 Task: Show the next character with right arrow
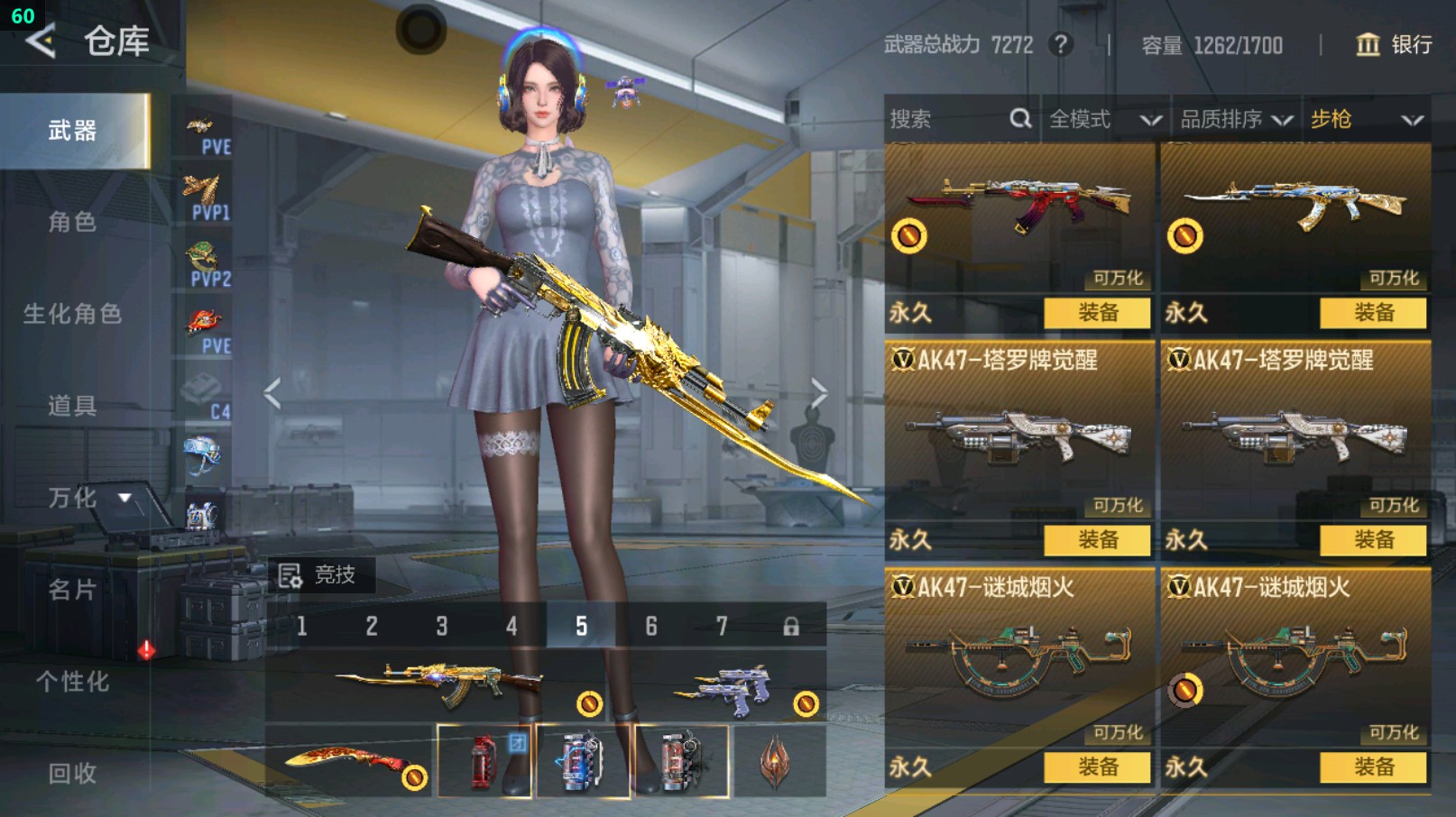pos(818,393)
